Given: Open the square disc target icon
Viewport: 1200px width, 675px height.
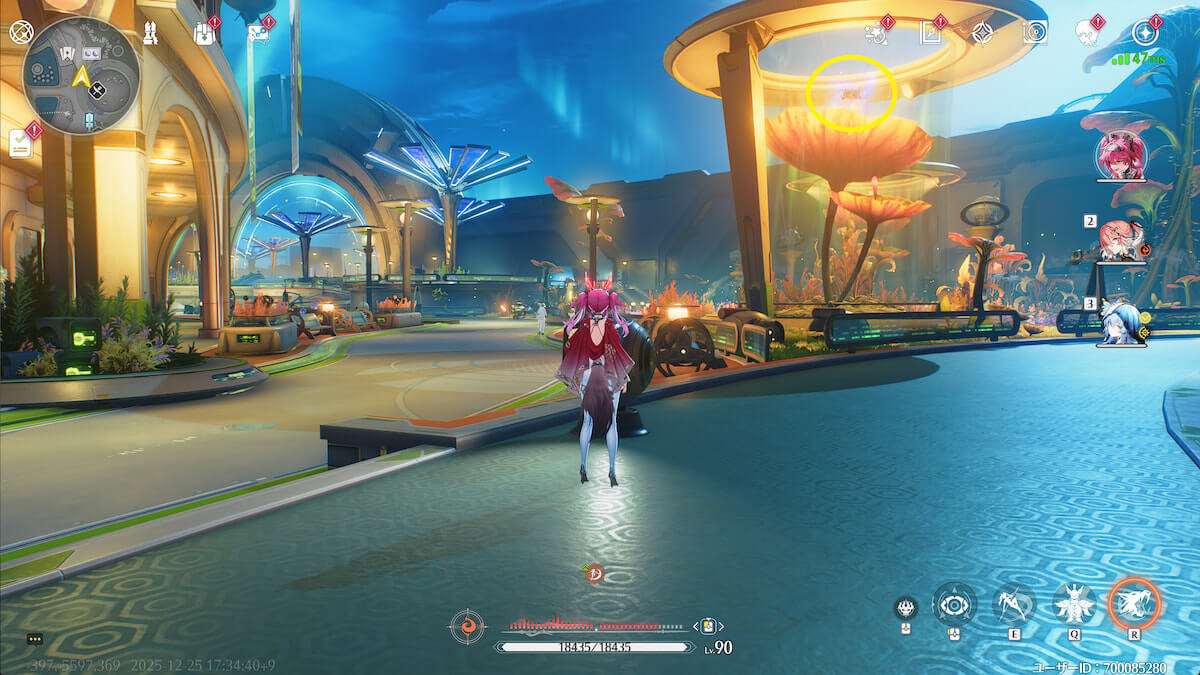Looking at the screenshot, I should [x=1035, y=33].
